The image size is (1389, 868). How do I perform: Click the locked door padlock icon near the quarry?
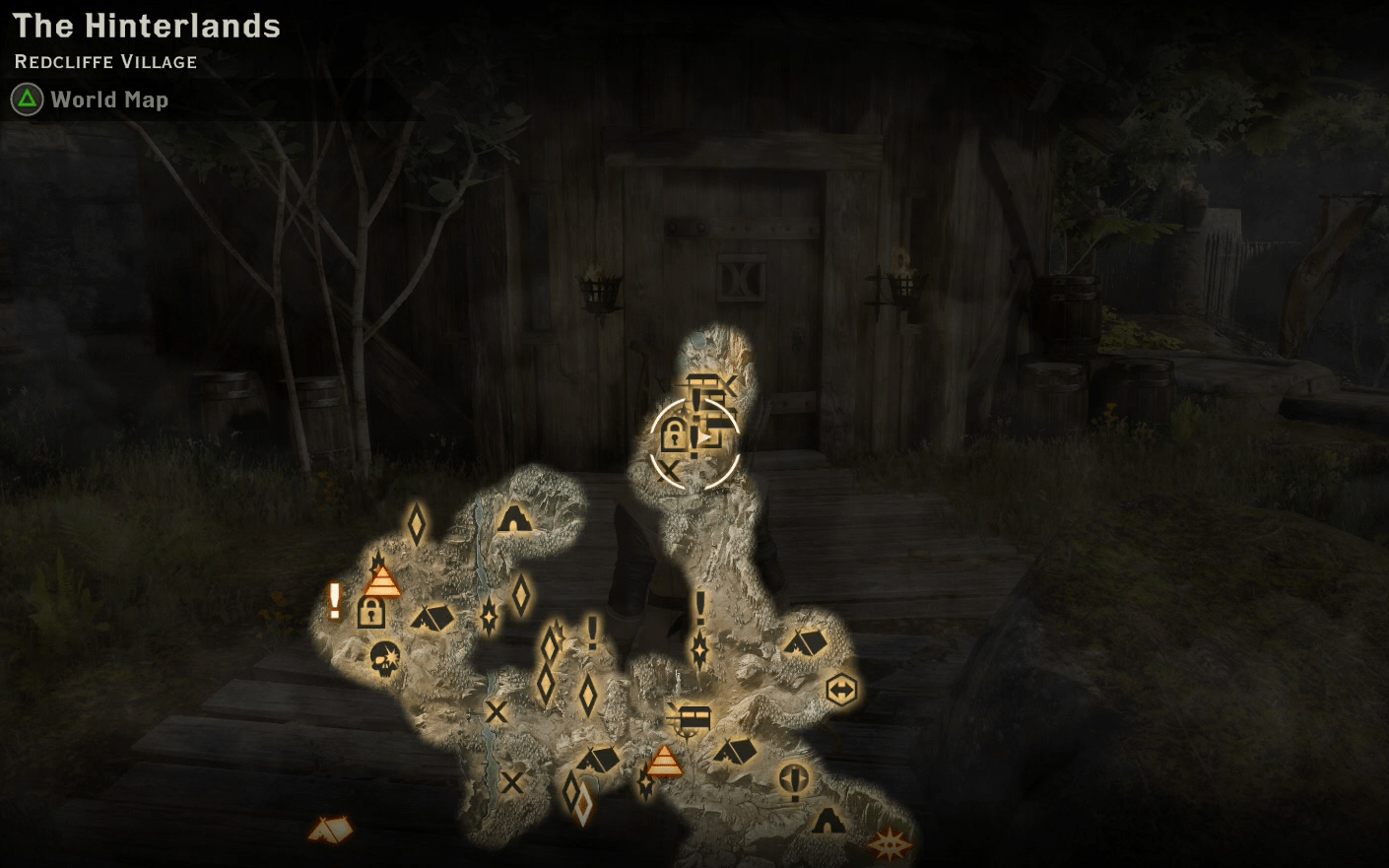click(370, 612)
